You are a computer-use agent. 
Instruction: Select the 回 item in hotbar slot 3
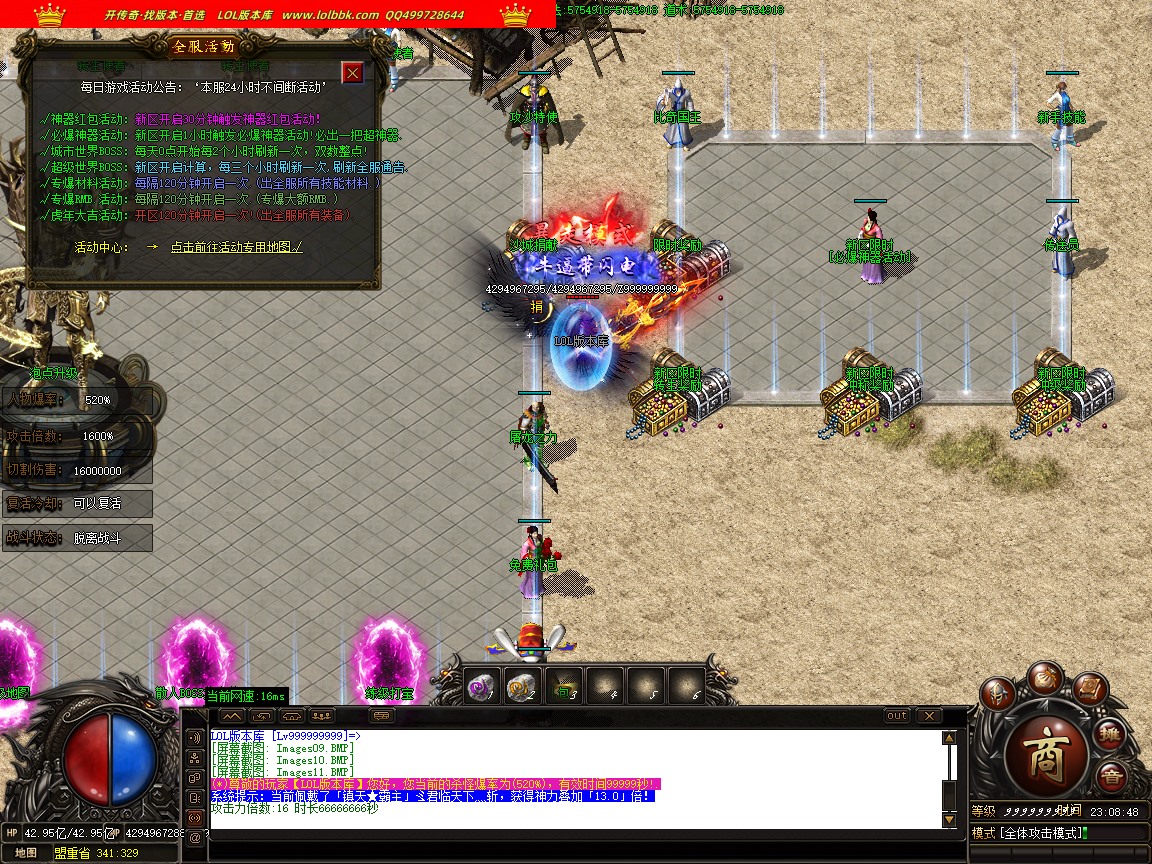[x=563, y=686]
